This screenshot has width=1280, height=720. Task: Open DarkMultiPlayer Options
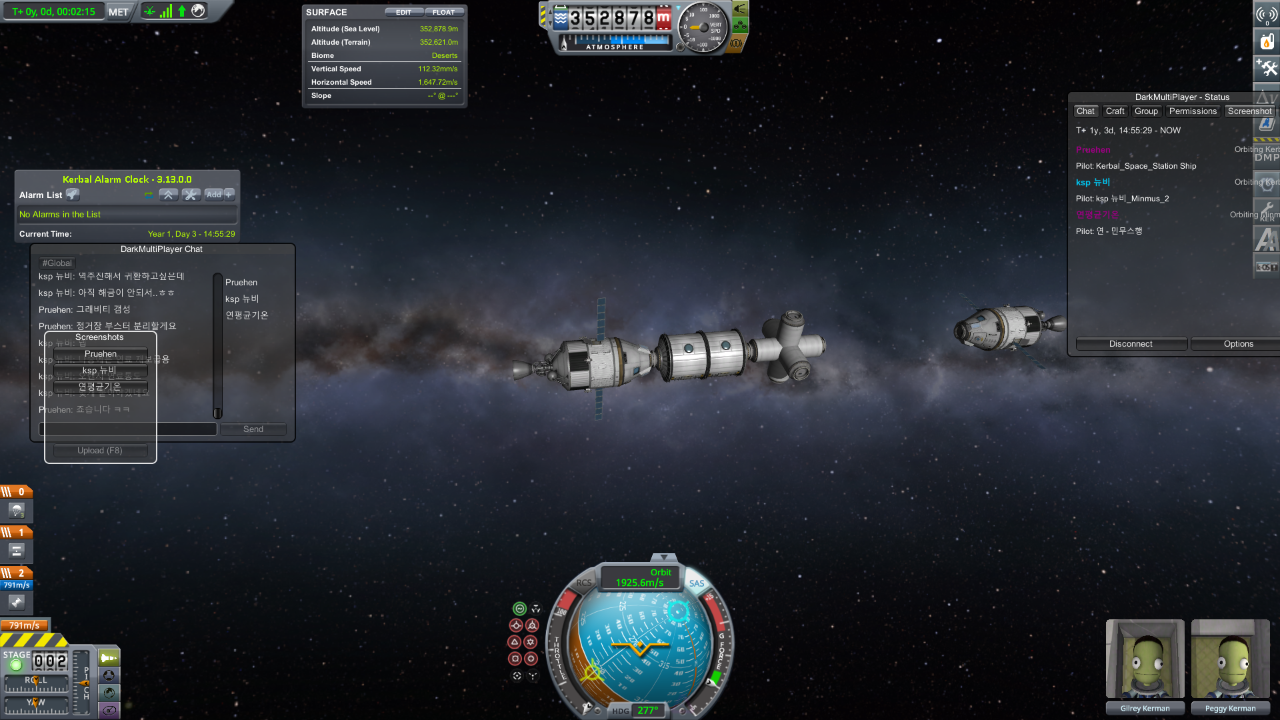(x=1238, y=344)
